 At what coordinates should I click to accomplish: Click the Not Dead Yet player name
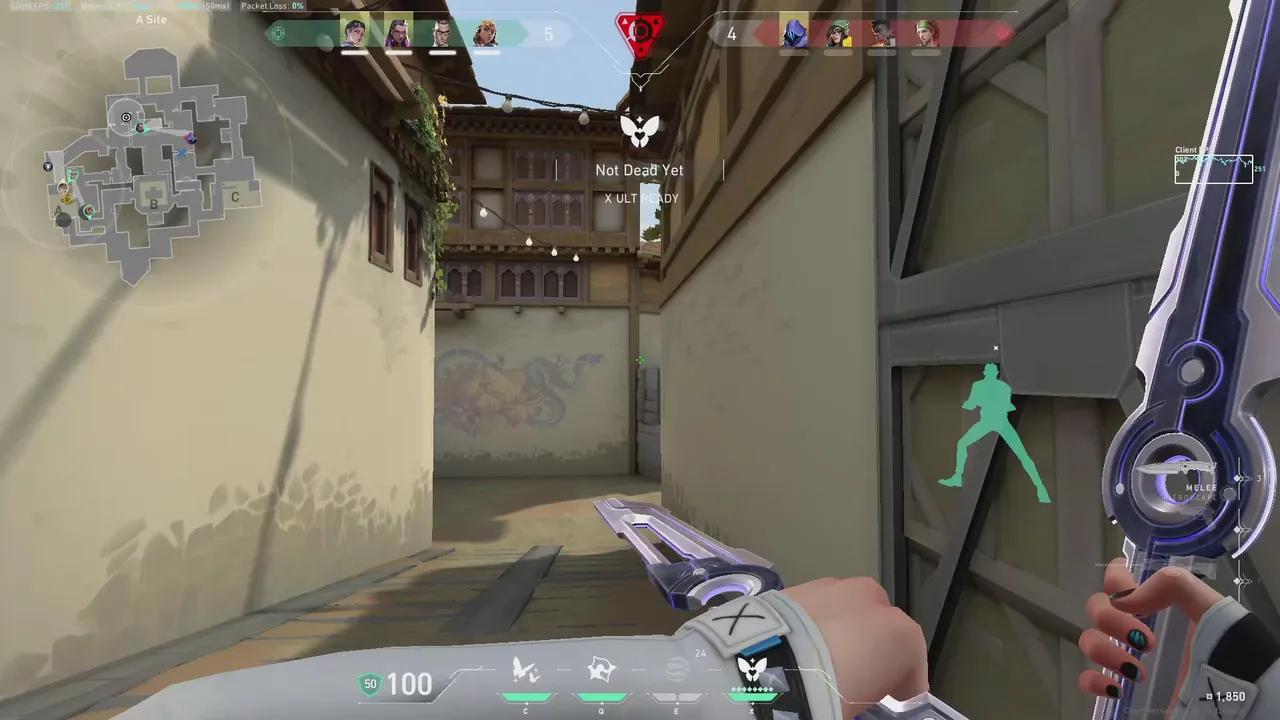point(639,170)
